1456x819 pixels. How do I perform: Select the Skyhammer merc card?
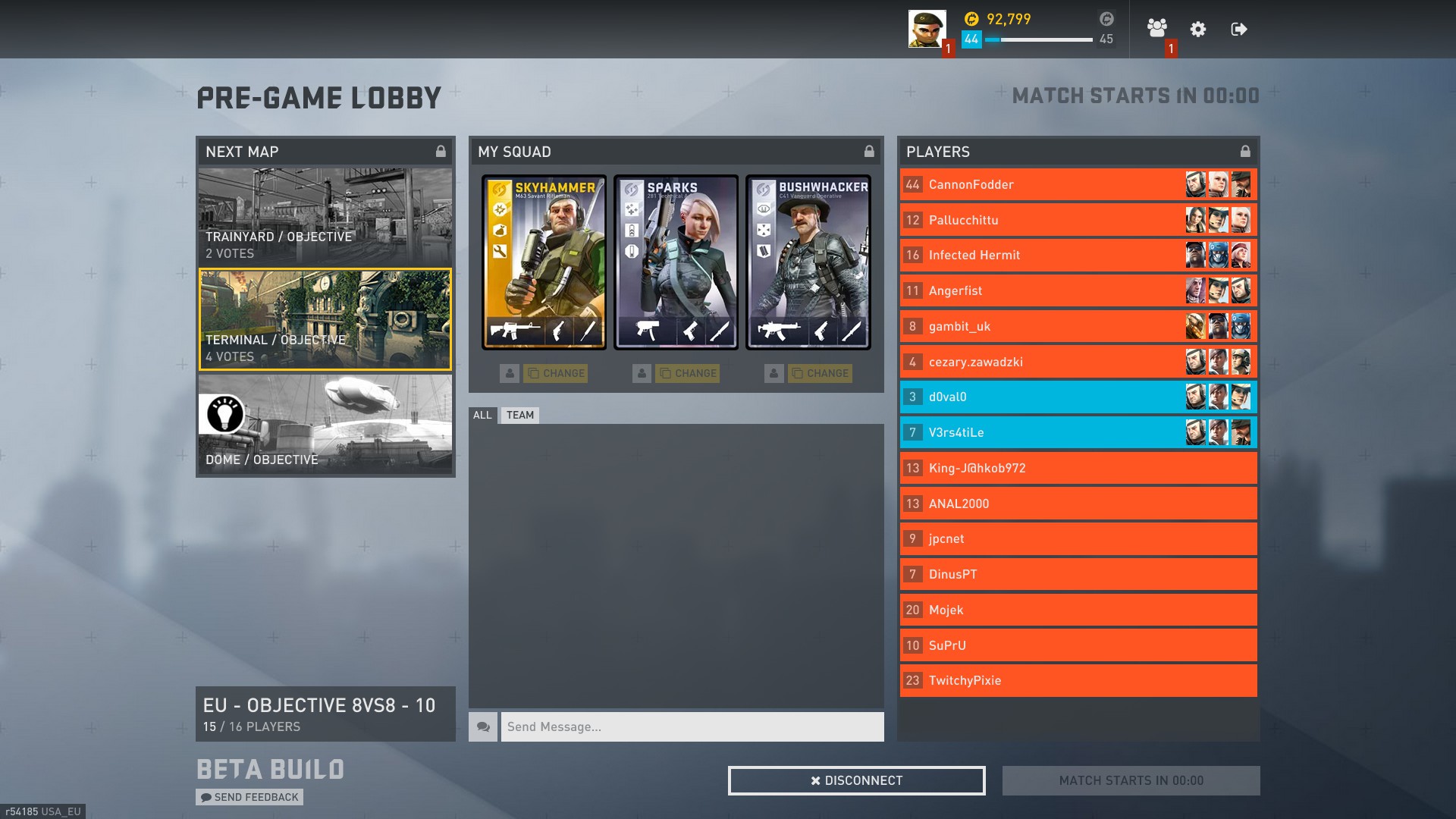(x=544, y=262)
